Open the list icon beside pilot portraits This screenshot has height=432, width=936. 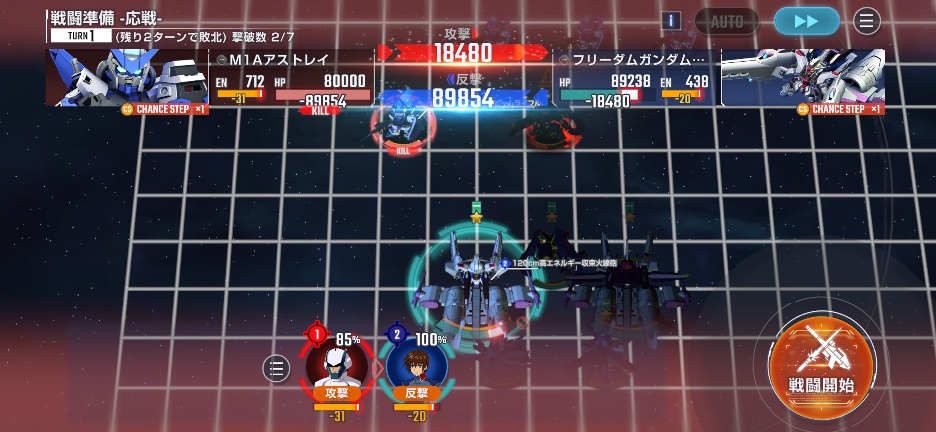pyautogui.click(x=276, y=368)
